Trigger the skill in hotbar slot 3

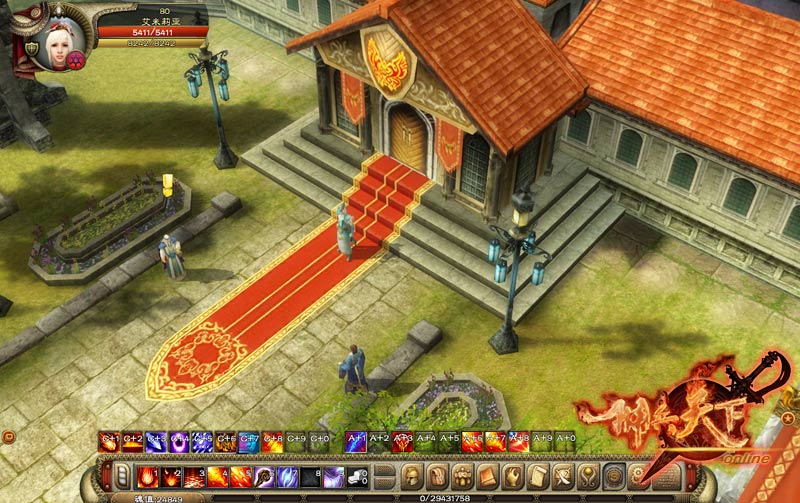[193, 475]
